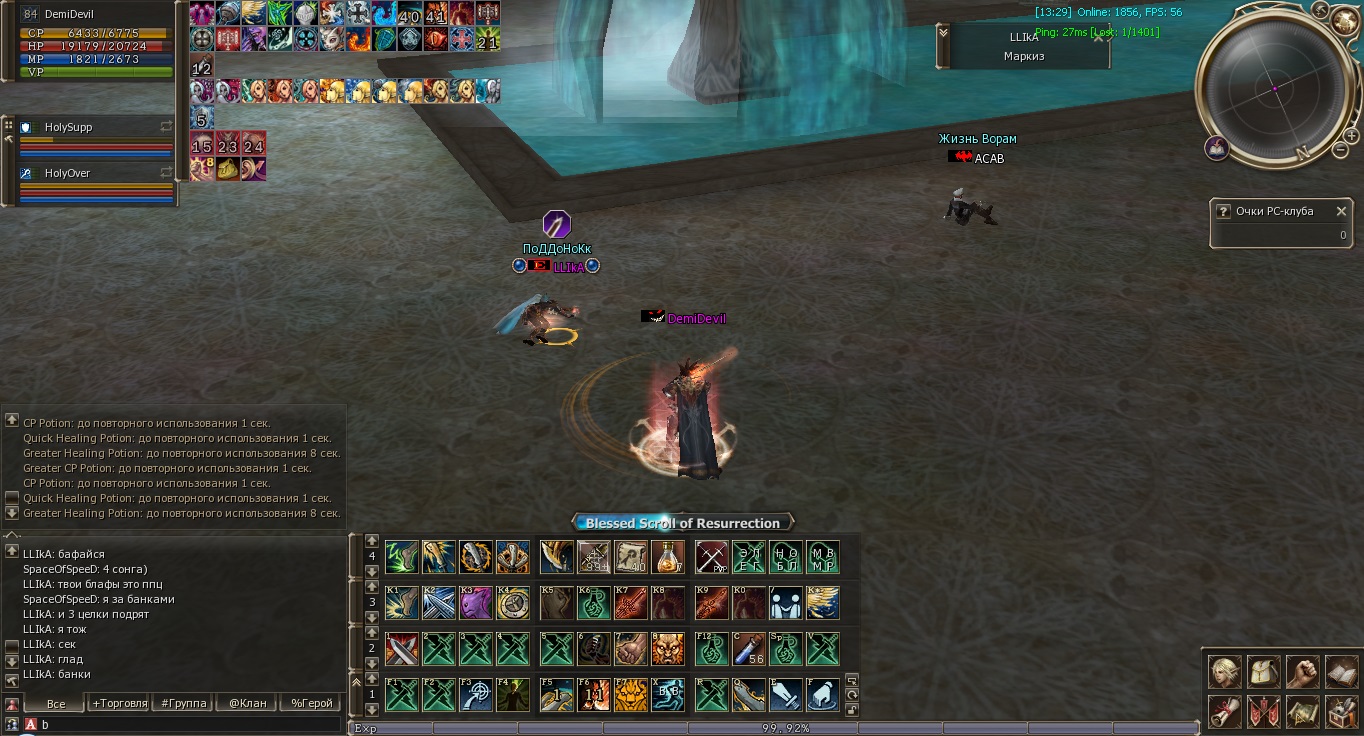The image size is (1364, 736).
Task: Open the character status elf portrait icon
Action: (x=1224, y=672)
